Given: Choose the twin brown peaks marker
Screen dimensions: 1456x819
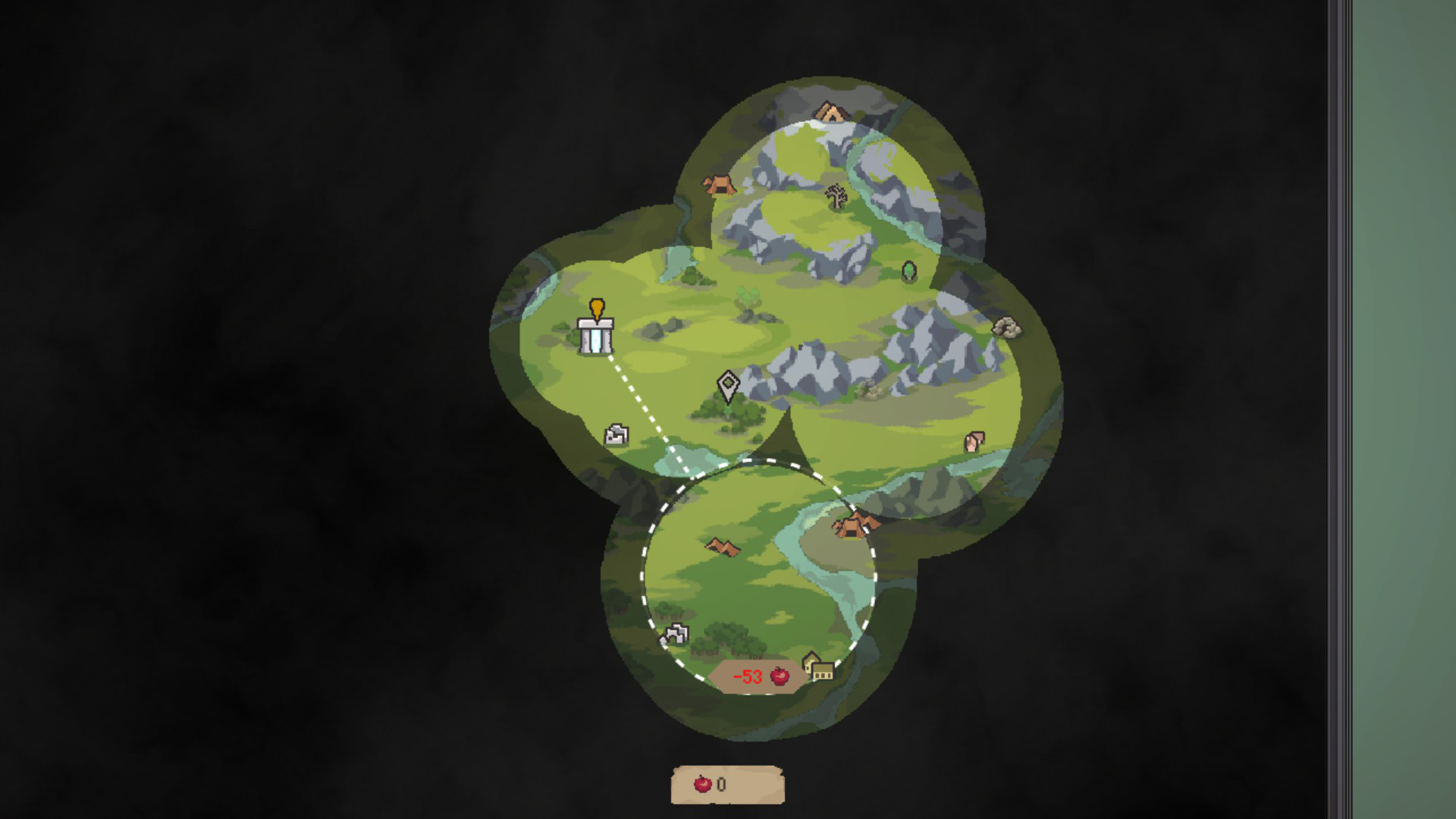Looking at the screenshot, I should [722, 546].
